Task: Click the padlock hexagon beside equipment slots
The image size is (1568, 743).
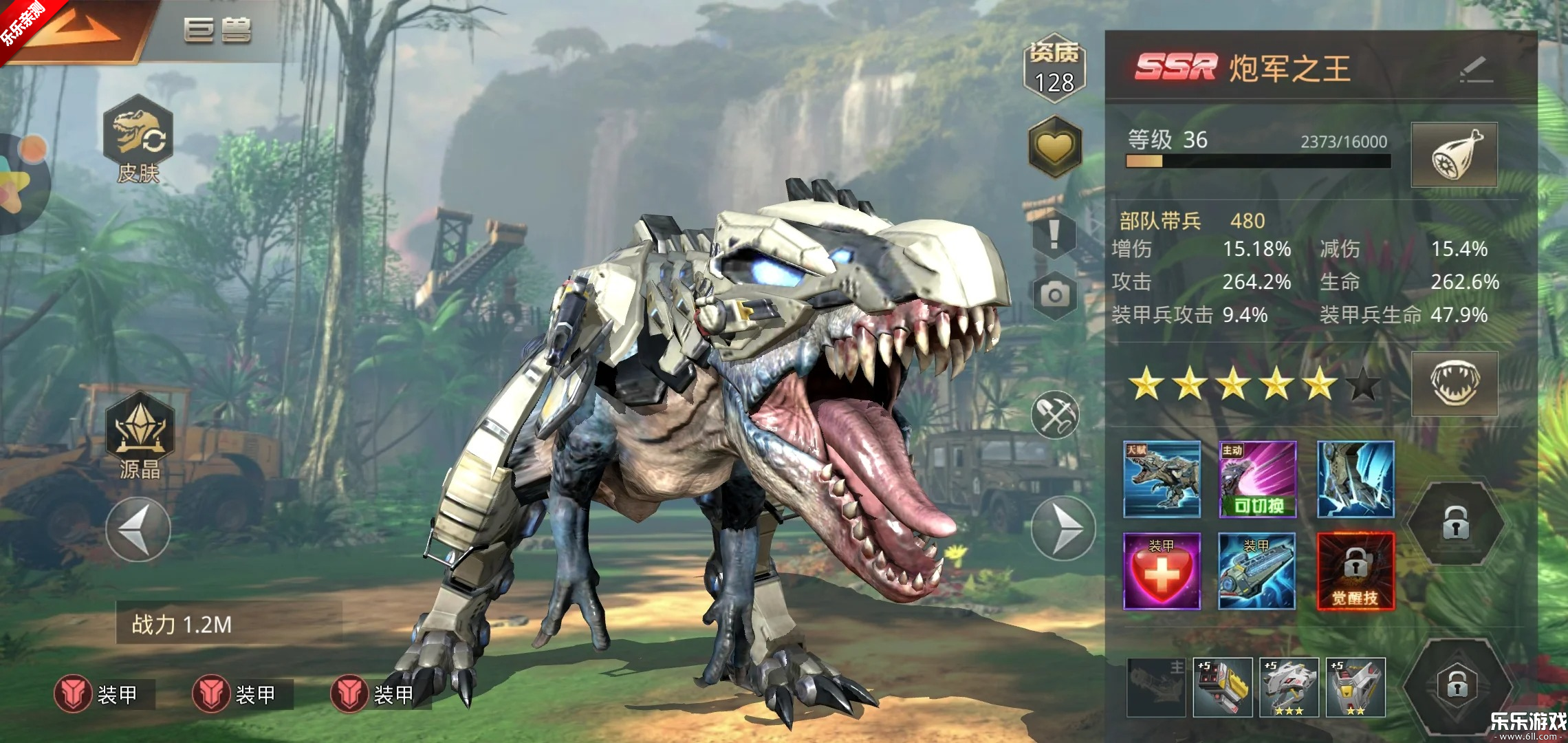Action: tap(1456, 685)
